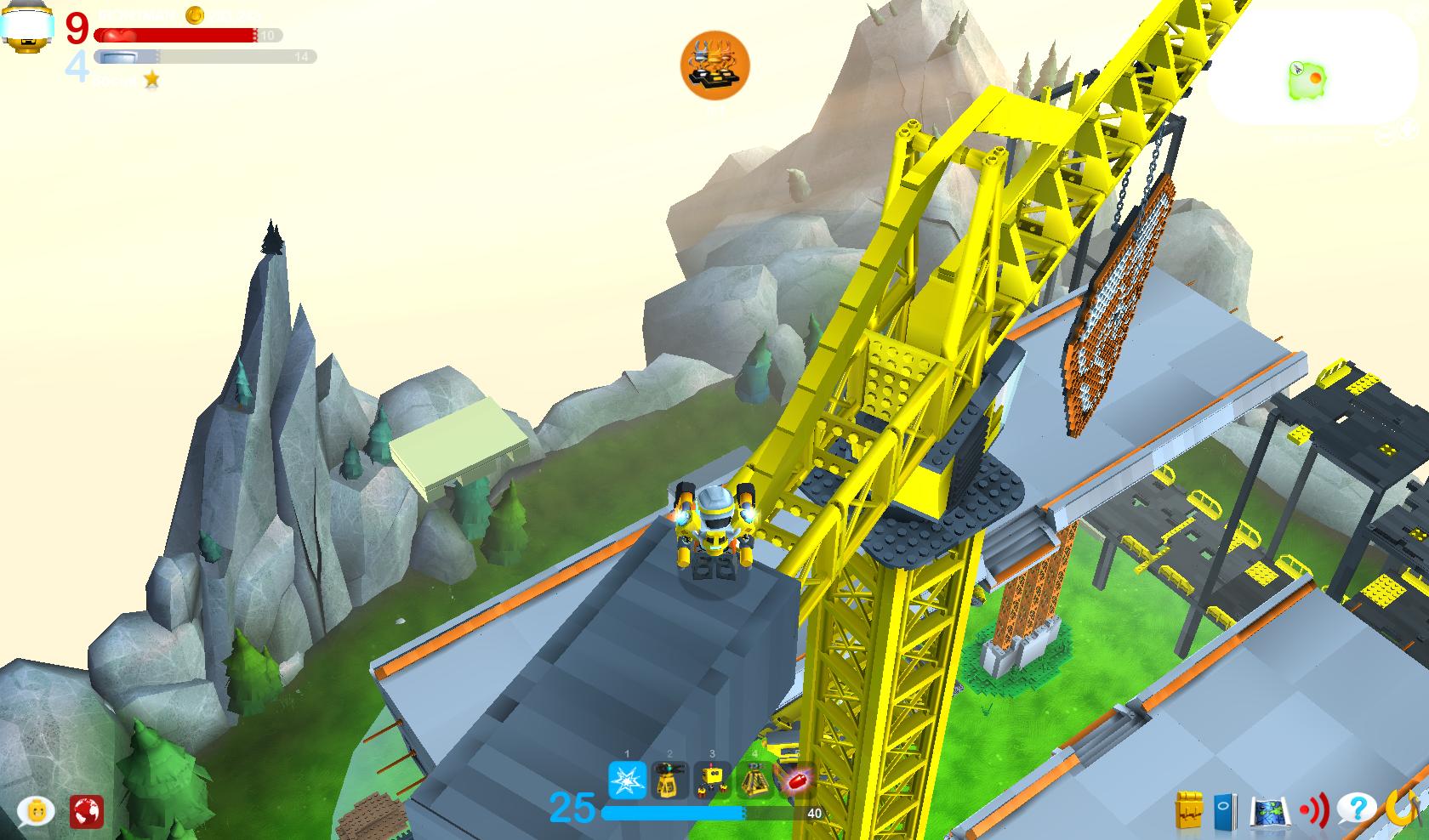Click the red globe button

pos(87,811)
